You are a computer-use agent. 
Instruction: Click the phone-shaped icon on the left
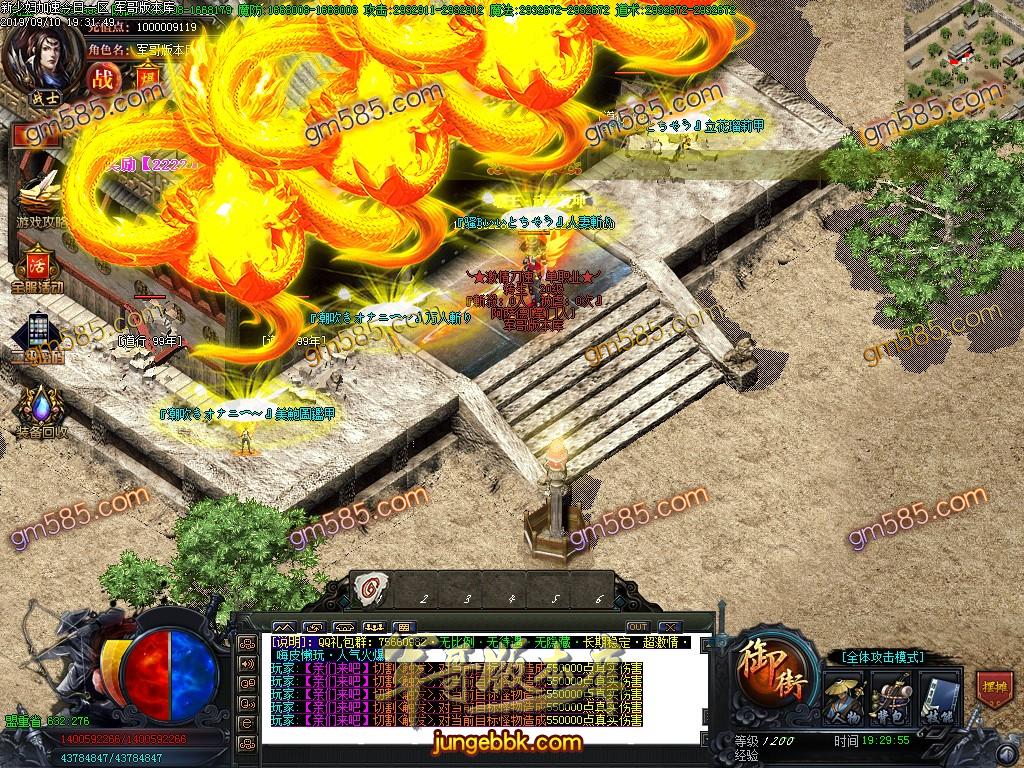pyautogui.click(x=38, y=333)
